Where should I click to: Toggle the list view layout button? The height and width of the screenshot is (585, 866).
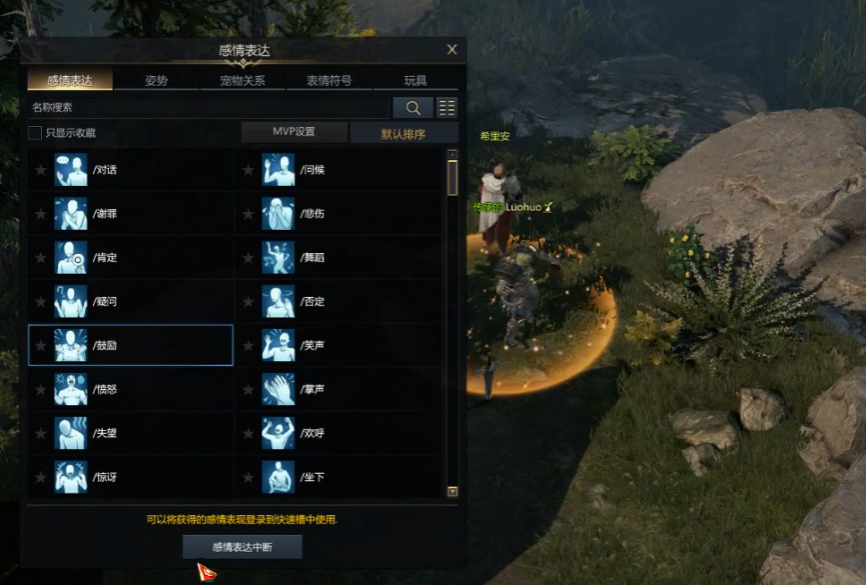pyautogui.click(x=447, y=107)
